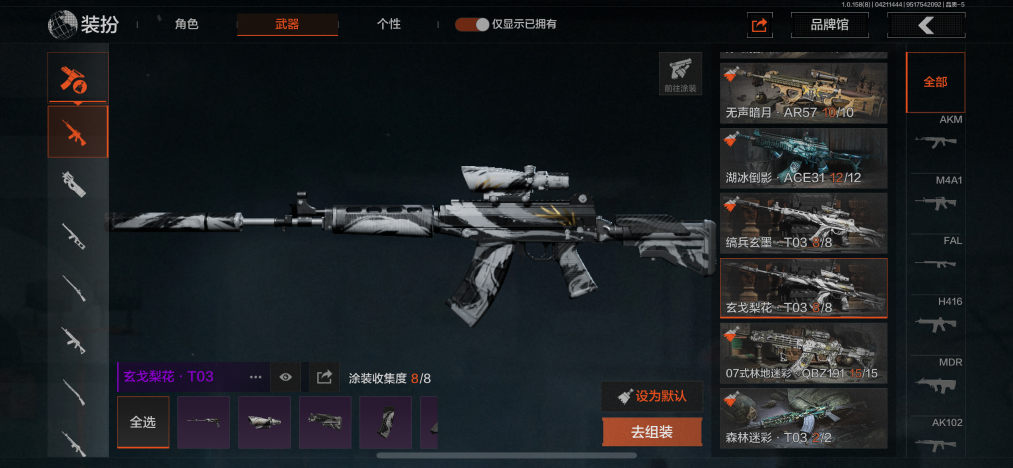Show 全部 weapons filter

tap(935, 82)
